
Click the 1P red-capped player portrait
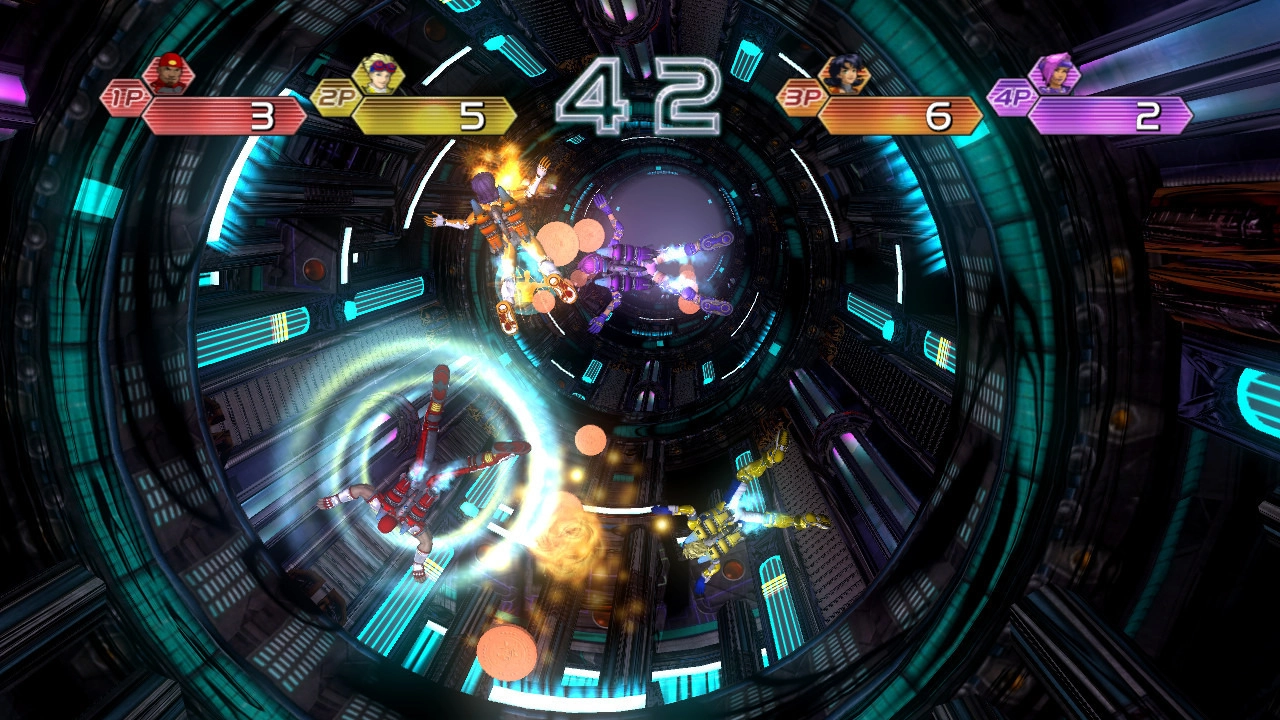166,74
